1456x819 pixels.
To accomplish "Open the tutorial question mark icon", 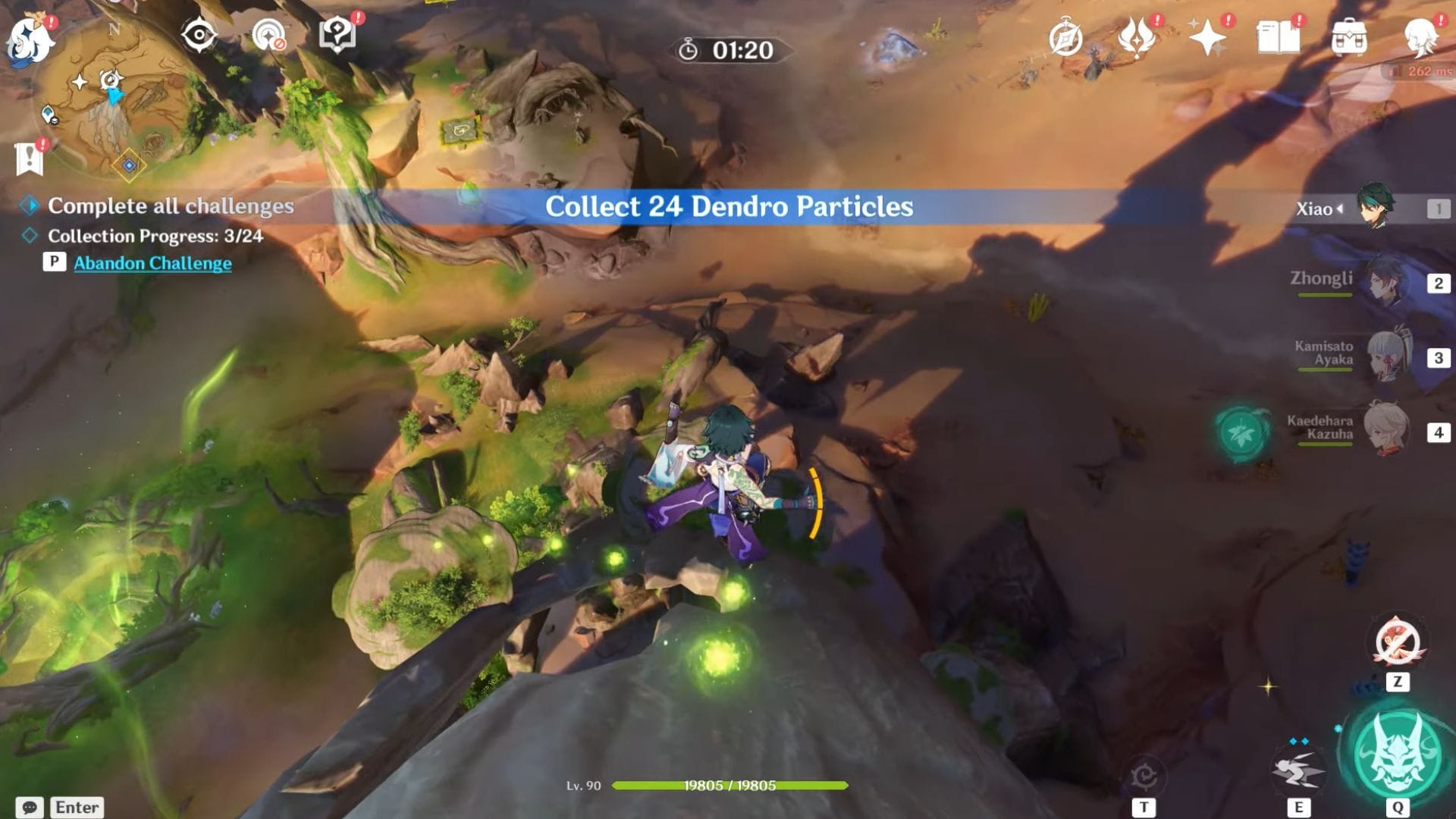I will tap(337, 35).
